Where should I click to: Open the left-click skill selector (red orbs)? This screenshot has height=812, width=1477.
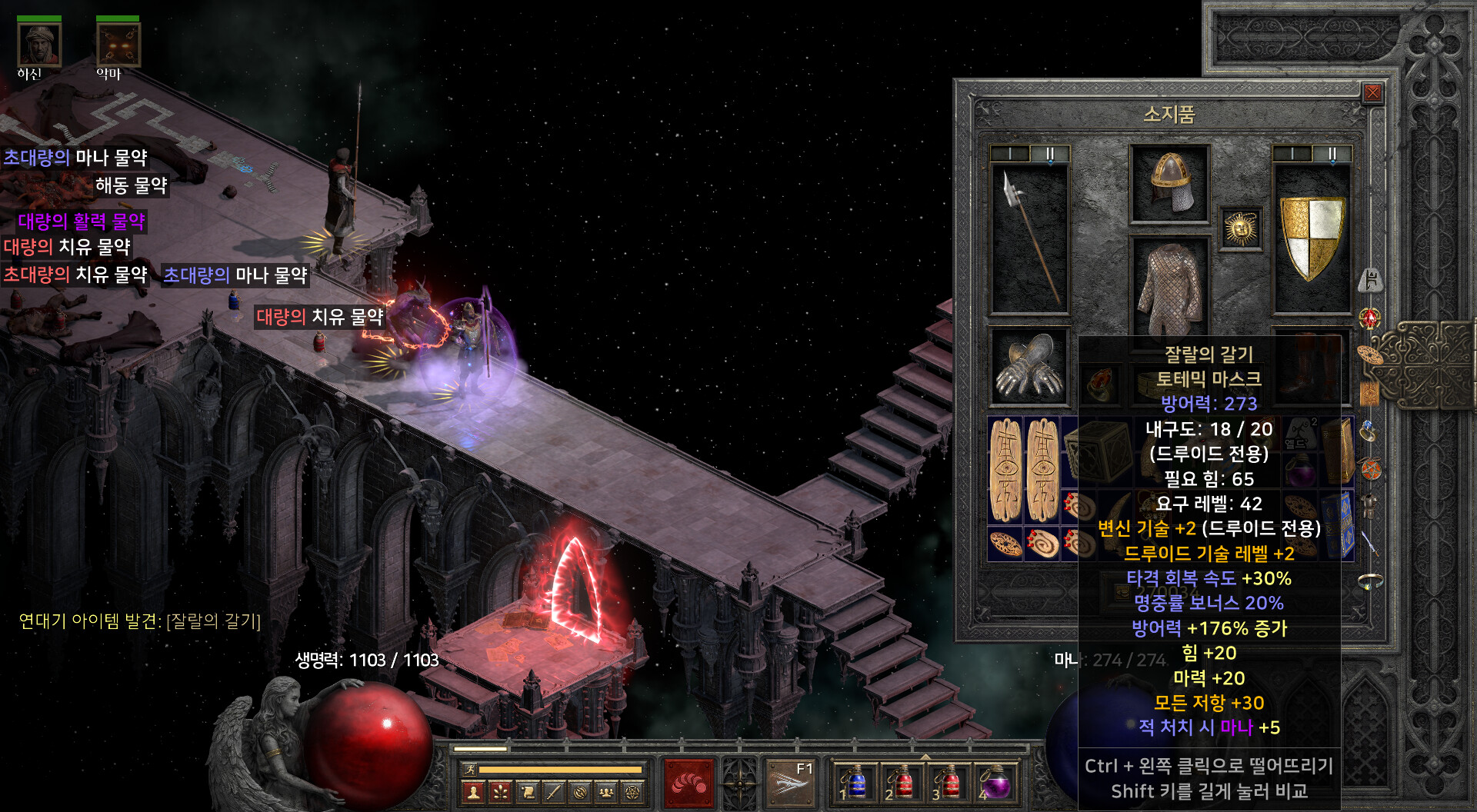(688, 783)
